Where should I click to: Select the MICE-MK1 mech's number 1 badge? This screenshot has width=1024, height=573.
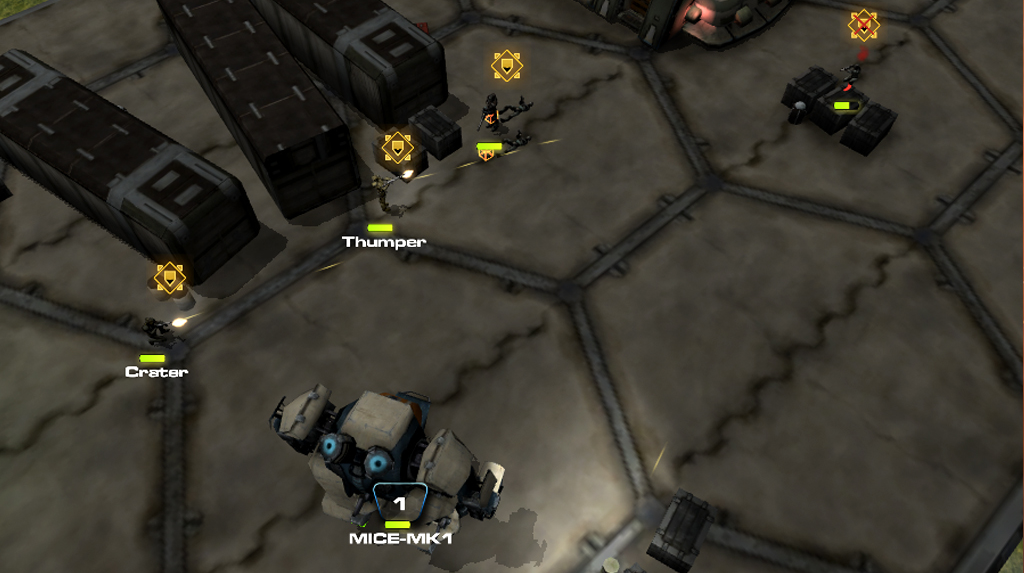click(x=400, y=503)
